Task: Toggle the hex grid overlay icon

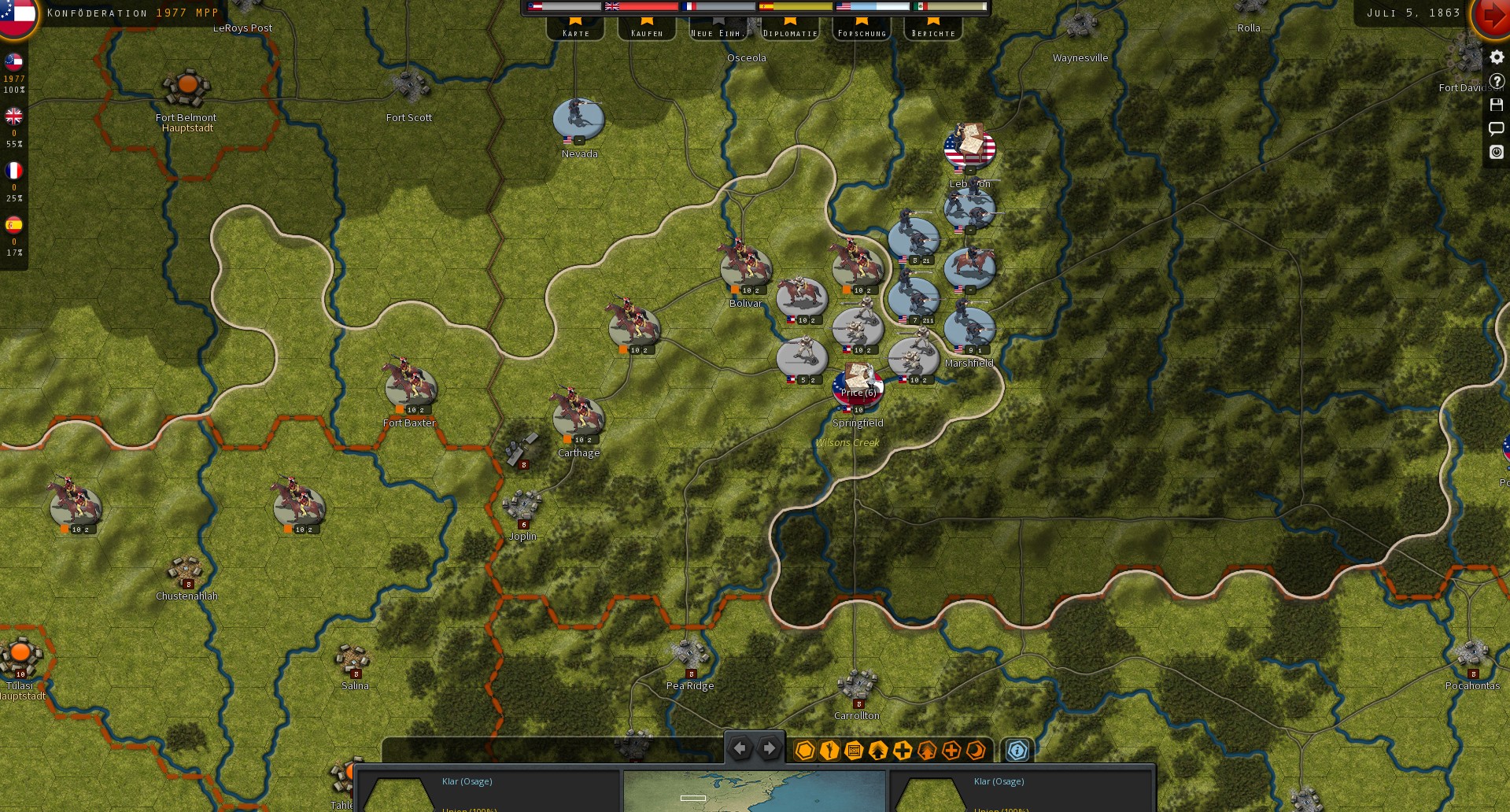Action: (804, 751)
